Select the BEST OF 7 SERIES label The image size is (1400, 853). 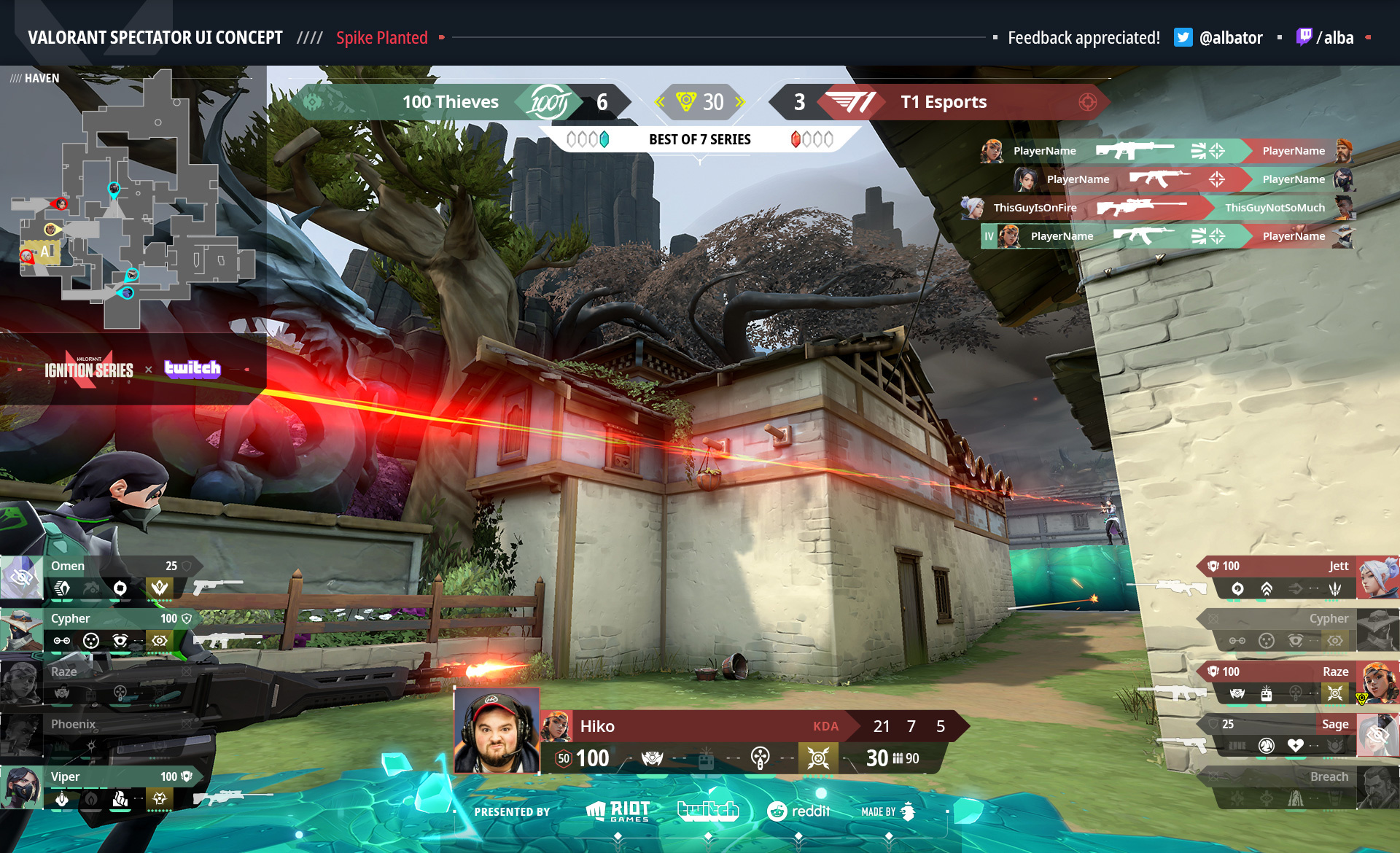pos(700,139)
